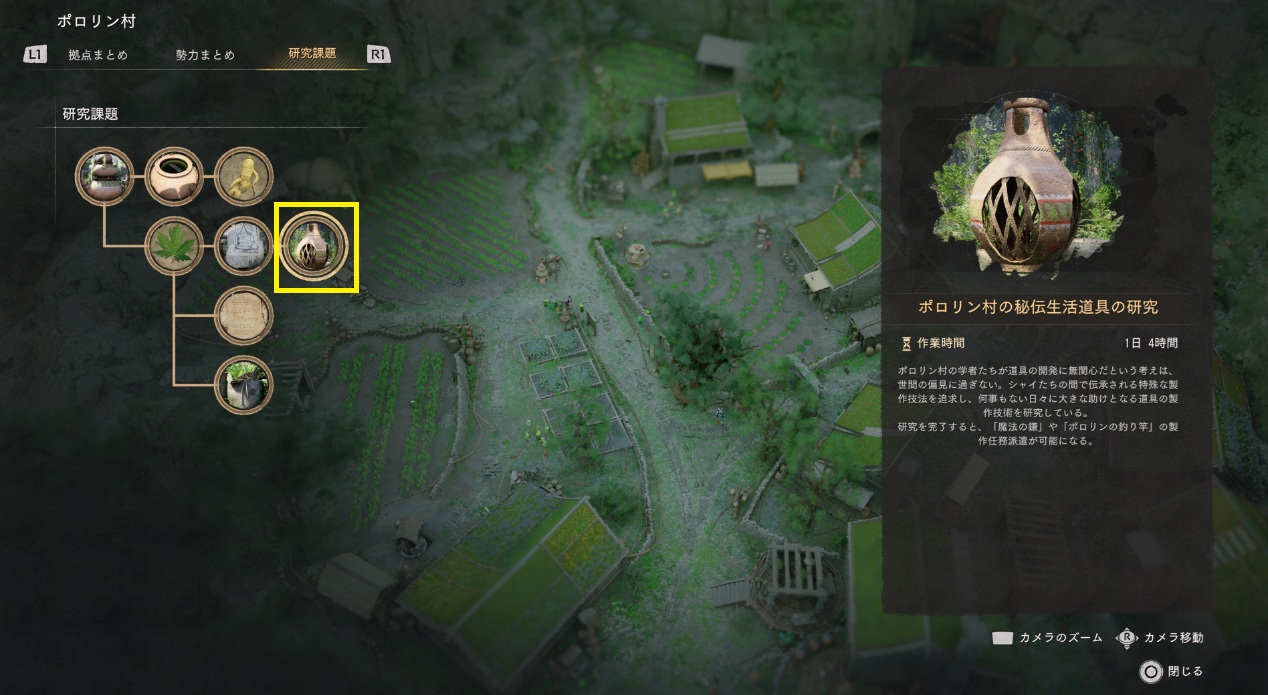Select the 研究課題 tab
Screen dimensions: 1268x695
pyautogui.click(x=312, y=54)
